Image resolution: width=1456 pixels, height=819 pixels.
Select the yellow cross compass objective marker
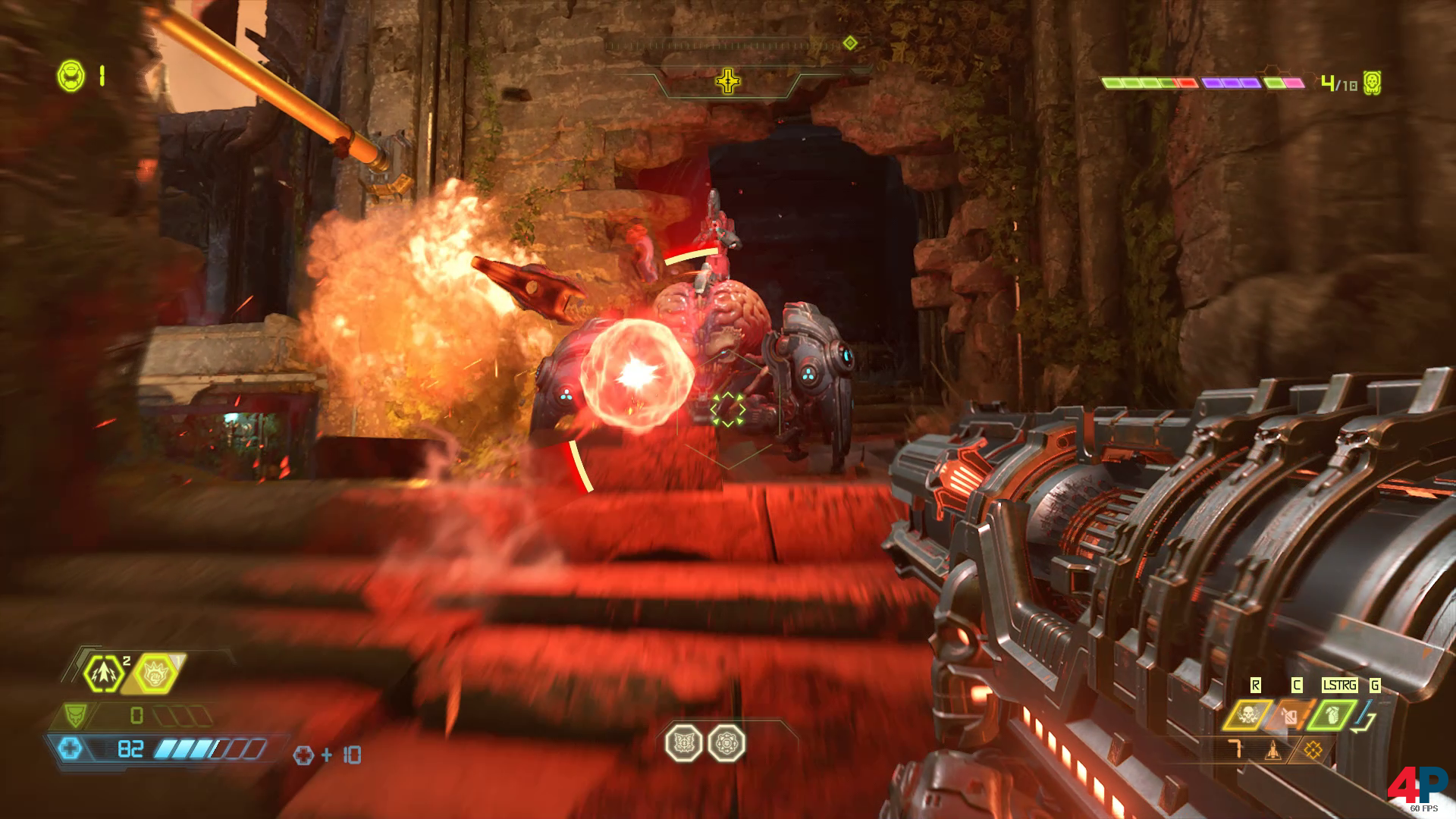click(728, 80)
